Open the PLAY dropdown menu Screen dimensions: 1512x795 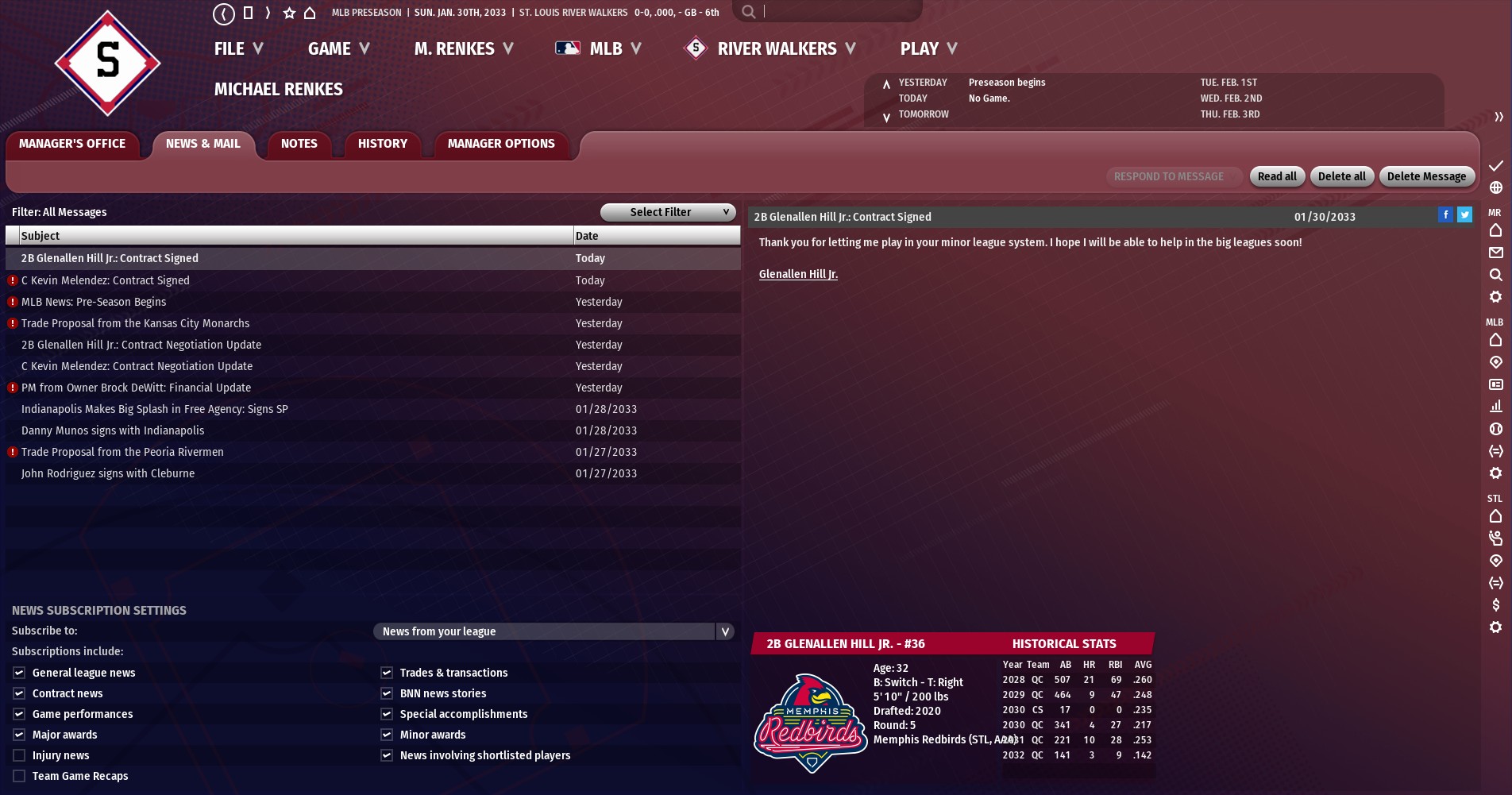pos(928,49)
